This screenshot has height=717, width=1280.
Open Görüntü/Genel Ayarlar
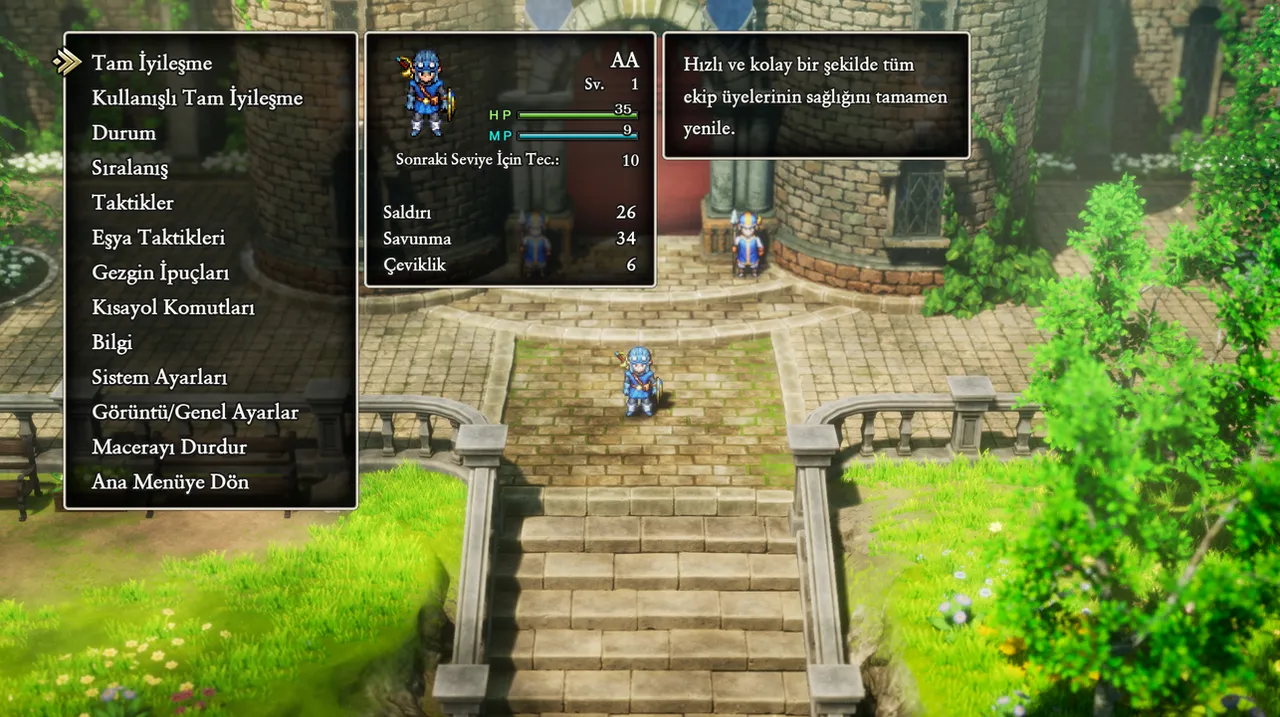(195, 412)
